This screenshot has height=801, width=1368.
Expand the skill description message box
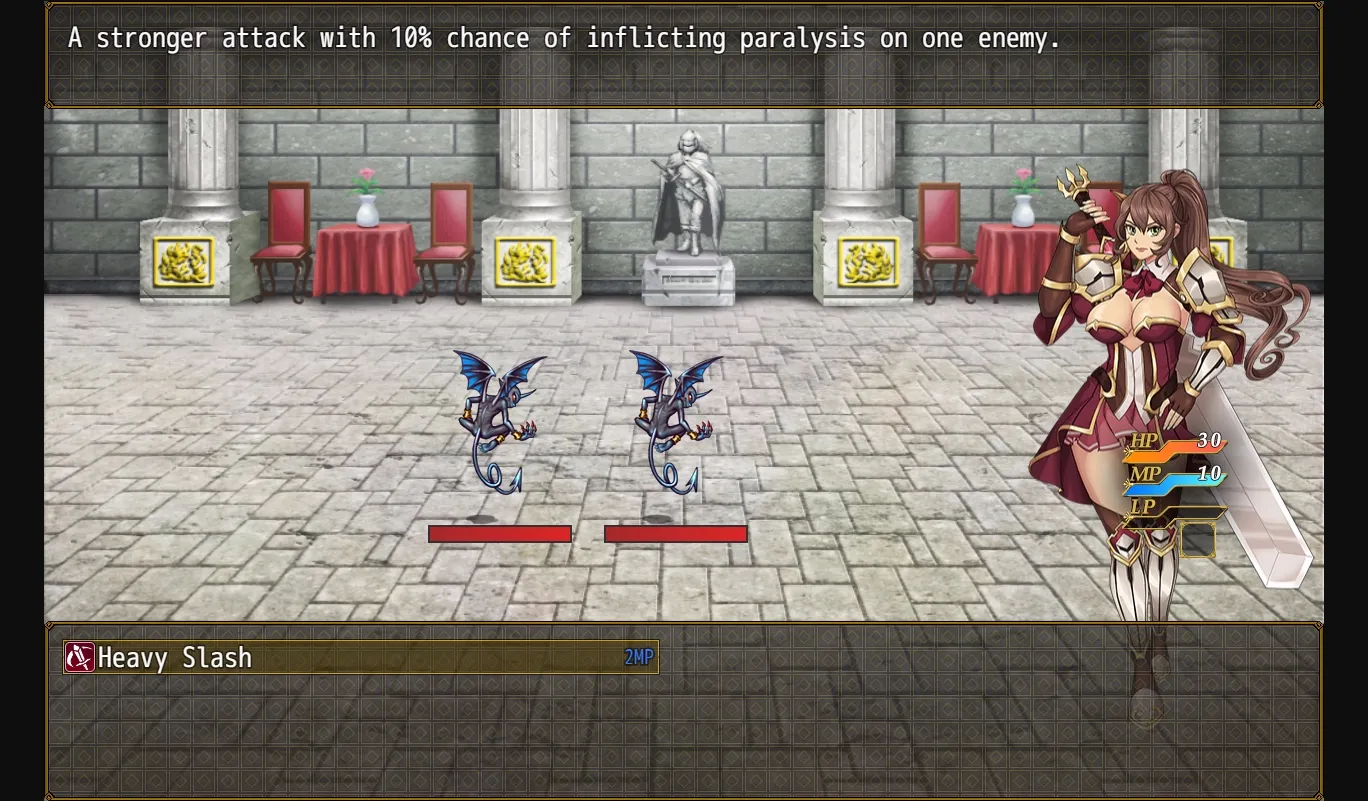click(x=684, y=55)
